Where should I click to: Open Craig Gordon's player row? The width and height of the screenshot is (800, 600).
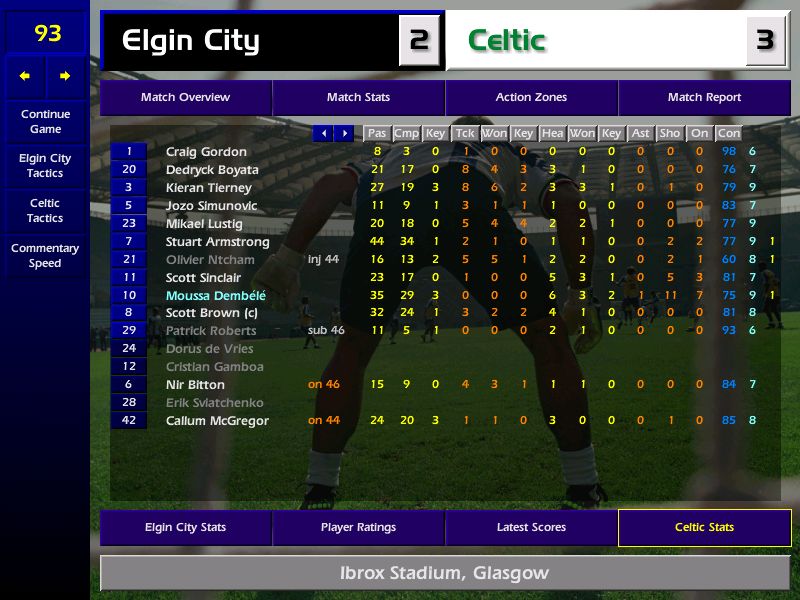(x=206, y=152)
